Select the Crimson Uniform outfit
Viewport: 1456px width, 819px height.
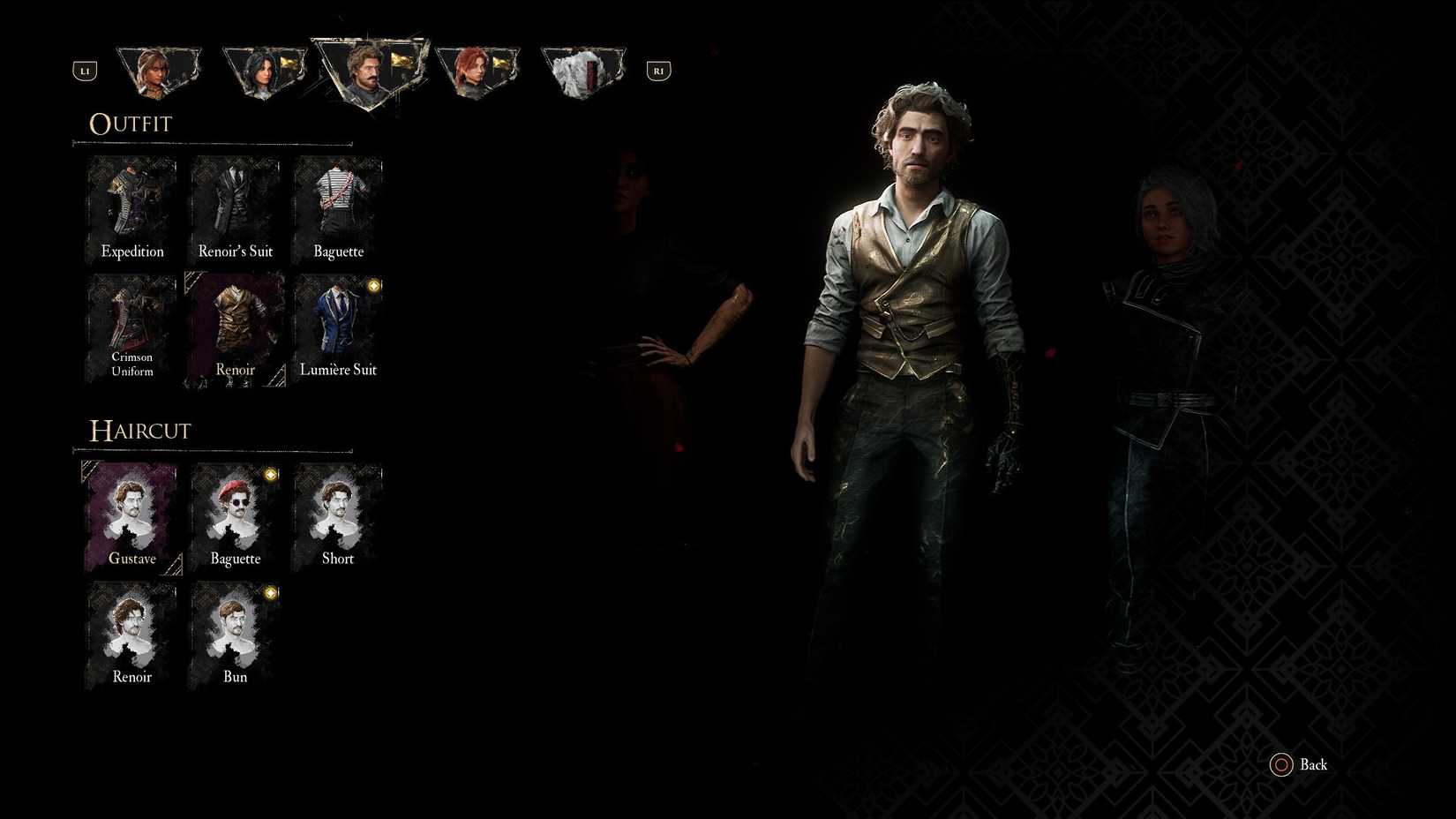coord(131,322)
